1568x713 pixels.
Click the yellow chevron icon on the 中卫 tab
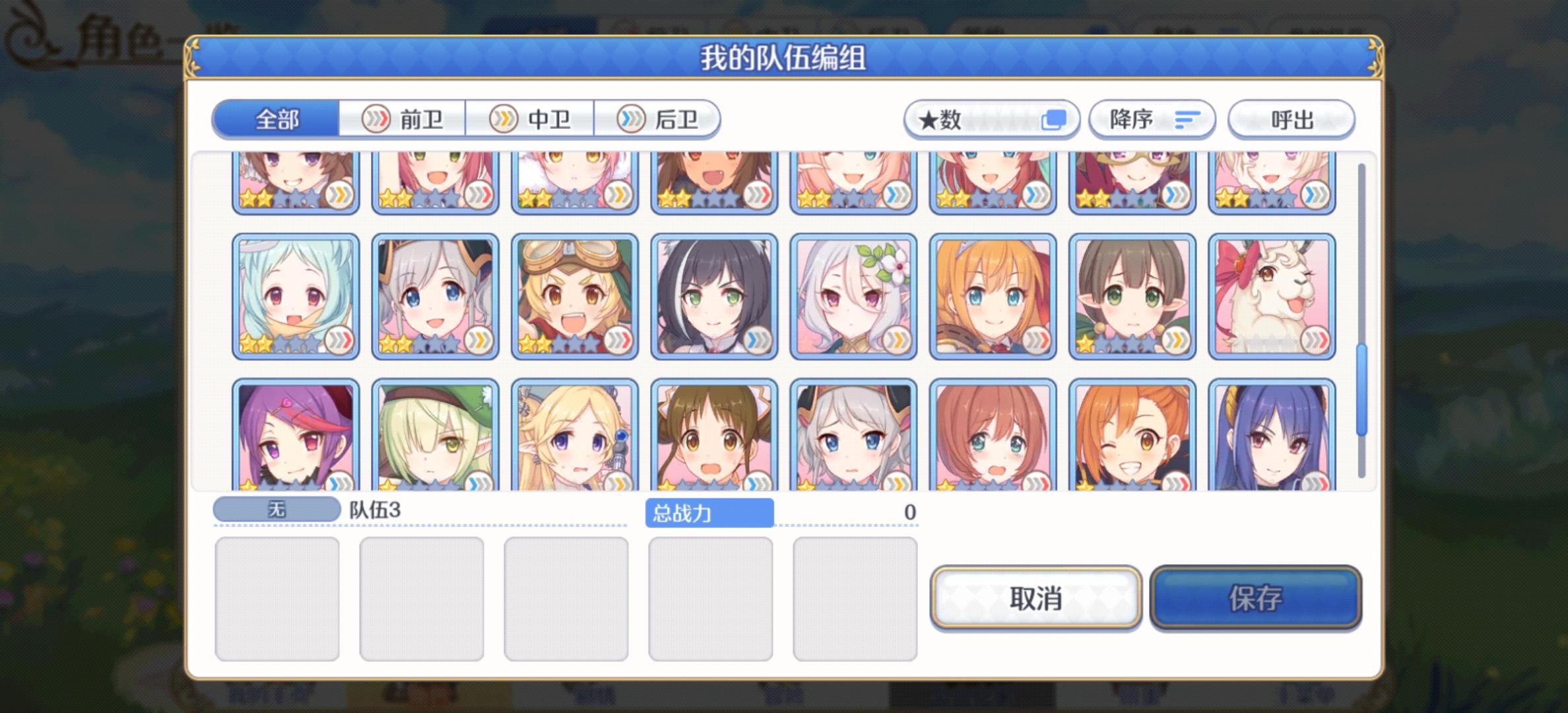503,119
